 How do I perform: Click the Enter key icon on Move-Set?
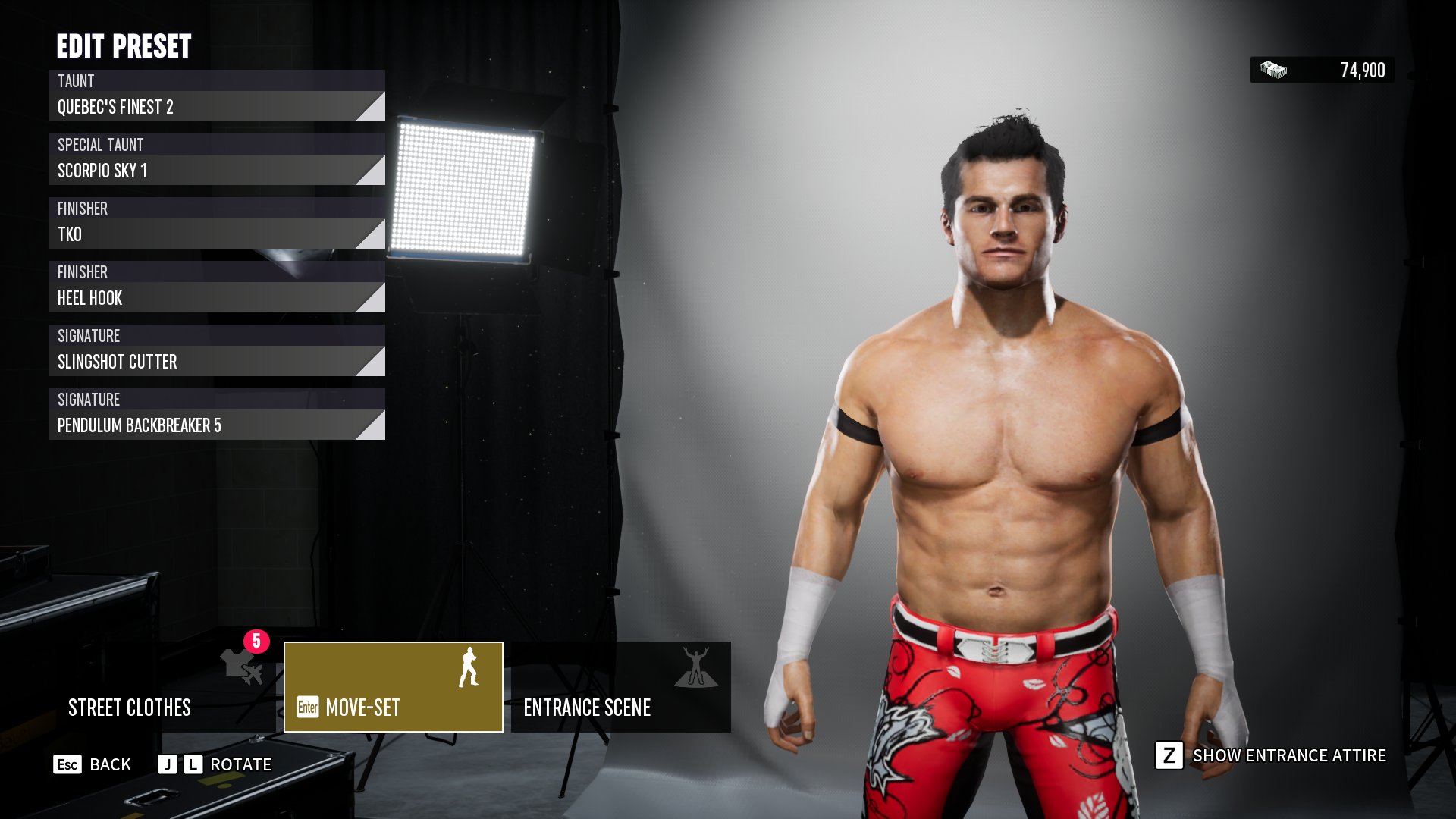(x=307, y=708)
